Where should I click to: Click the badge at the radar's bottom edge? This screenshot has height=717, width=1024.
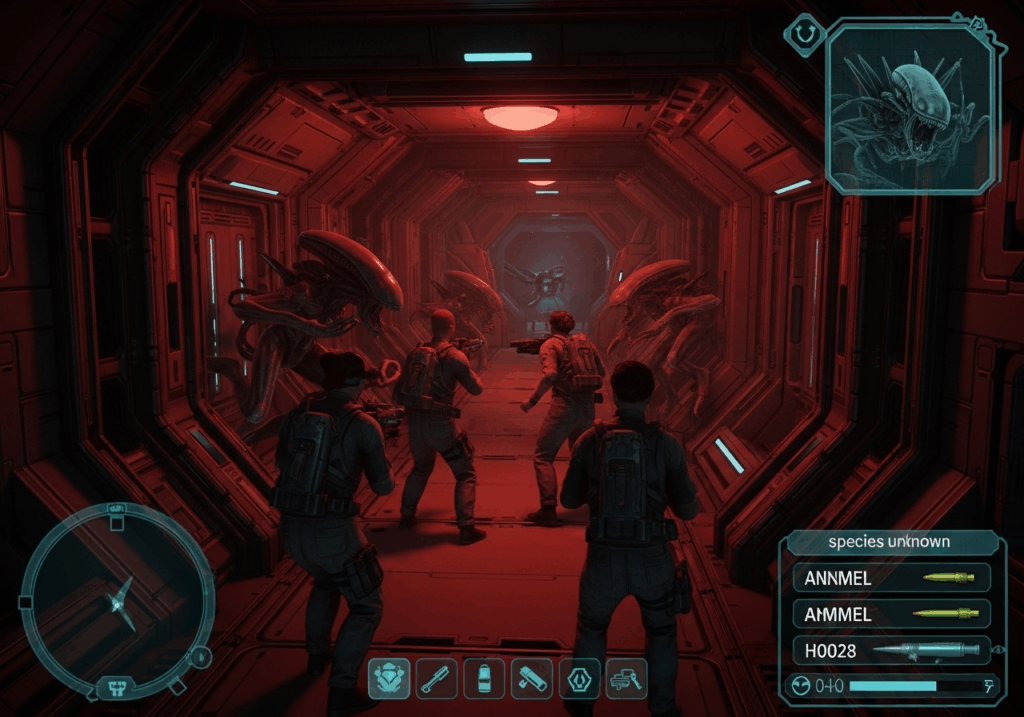(117, 687)
